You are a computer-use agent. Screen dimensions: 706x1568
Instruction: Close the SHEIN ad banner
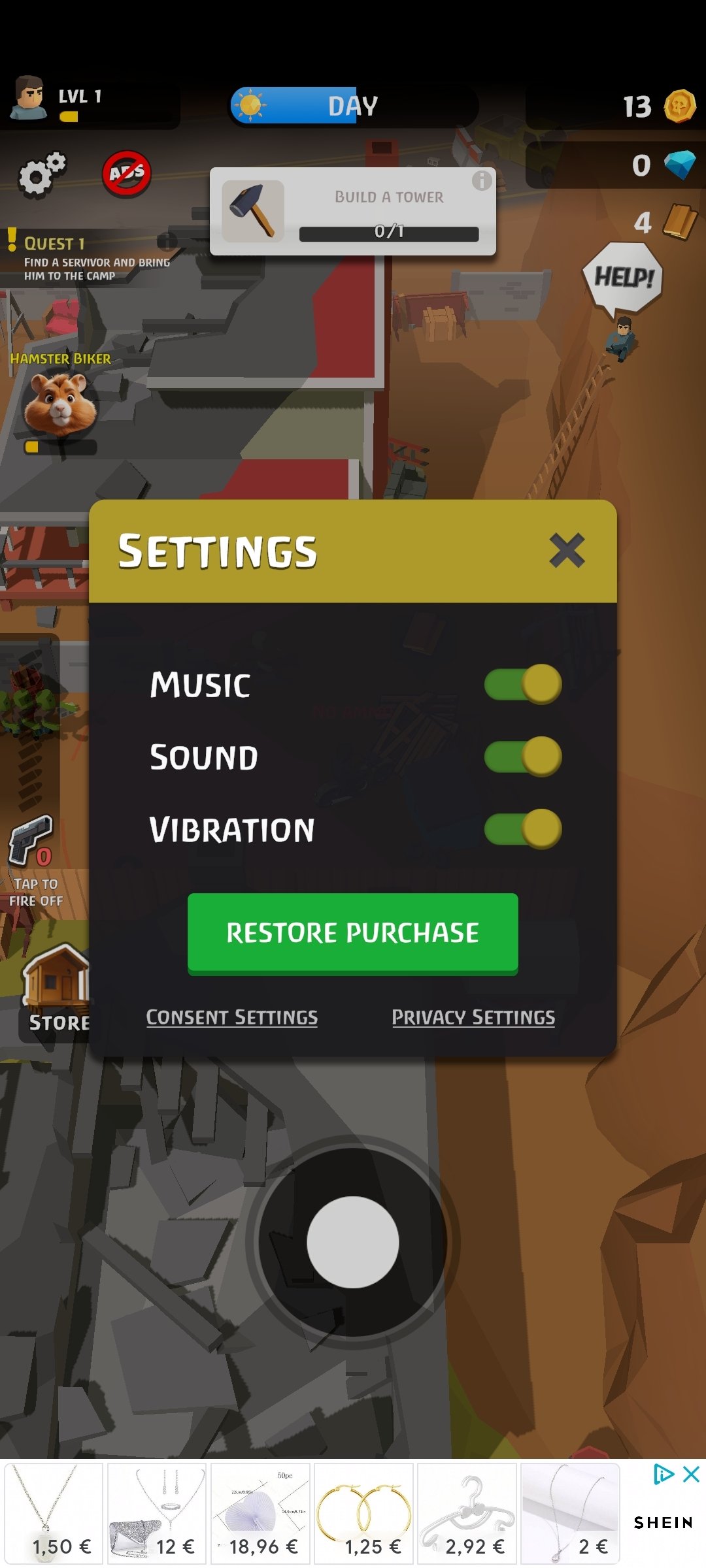(691, 1475)
